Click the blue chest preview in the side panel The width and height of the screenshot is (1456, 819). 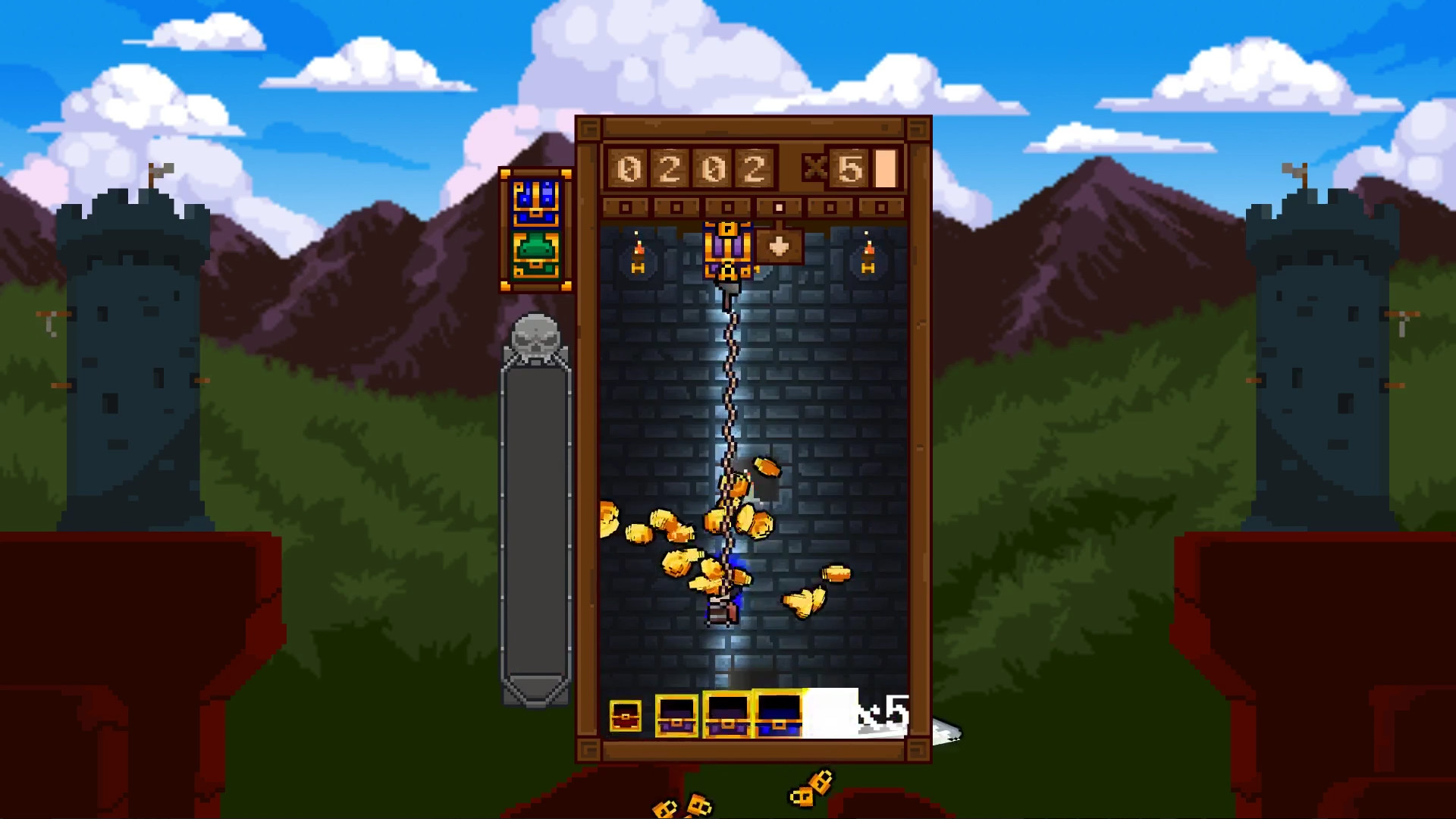click(x=535, y=203)
